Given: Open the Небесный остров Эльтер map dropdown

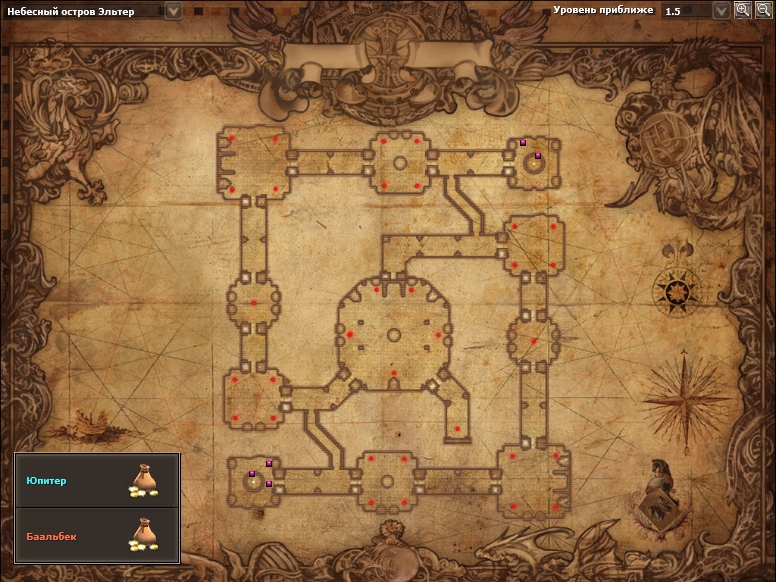Looking at the screenshot, I should (x=173, y=10).
